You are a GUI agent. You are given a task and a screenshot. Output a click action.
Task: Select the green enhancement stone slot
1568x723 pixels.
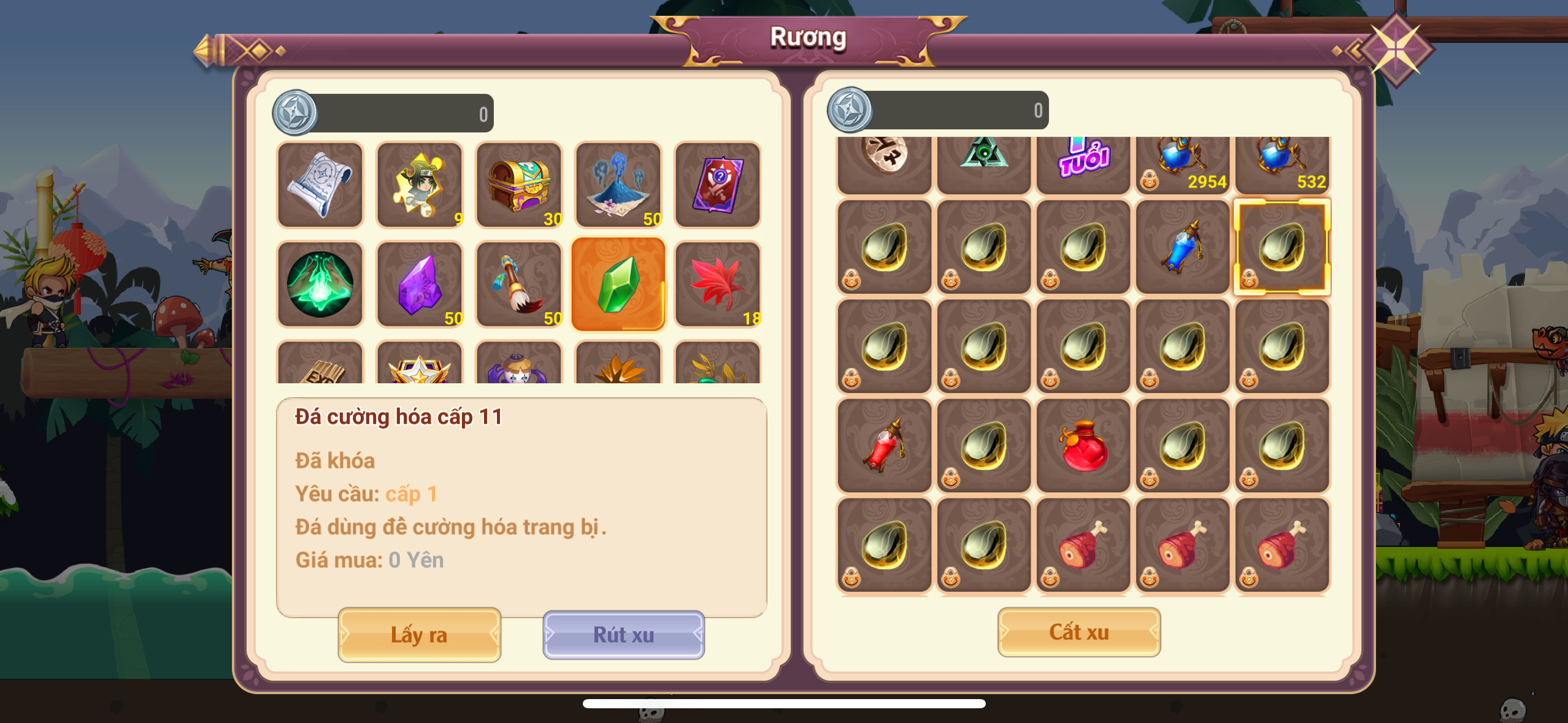pyautogui.click(x=618, y=284)
